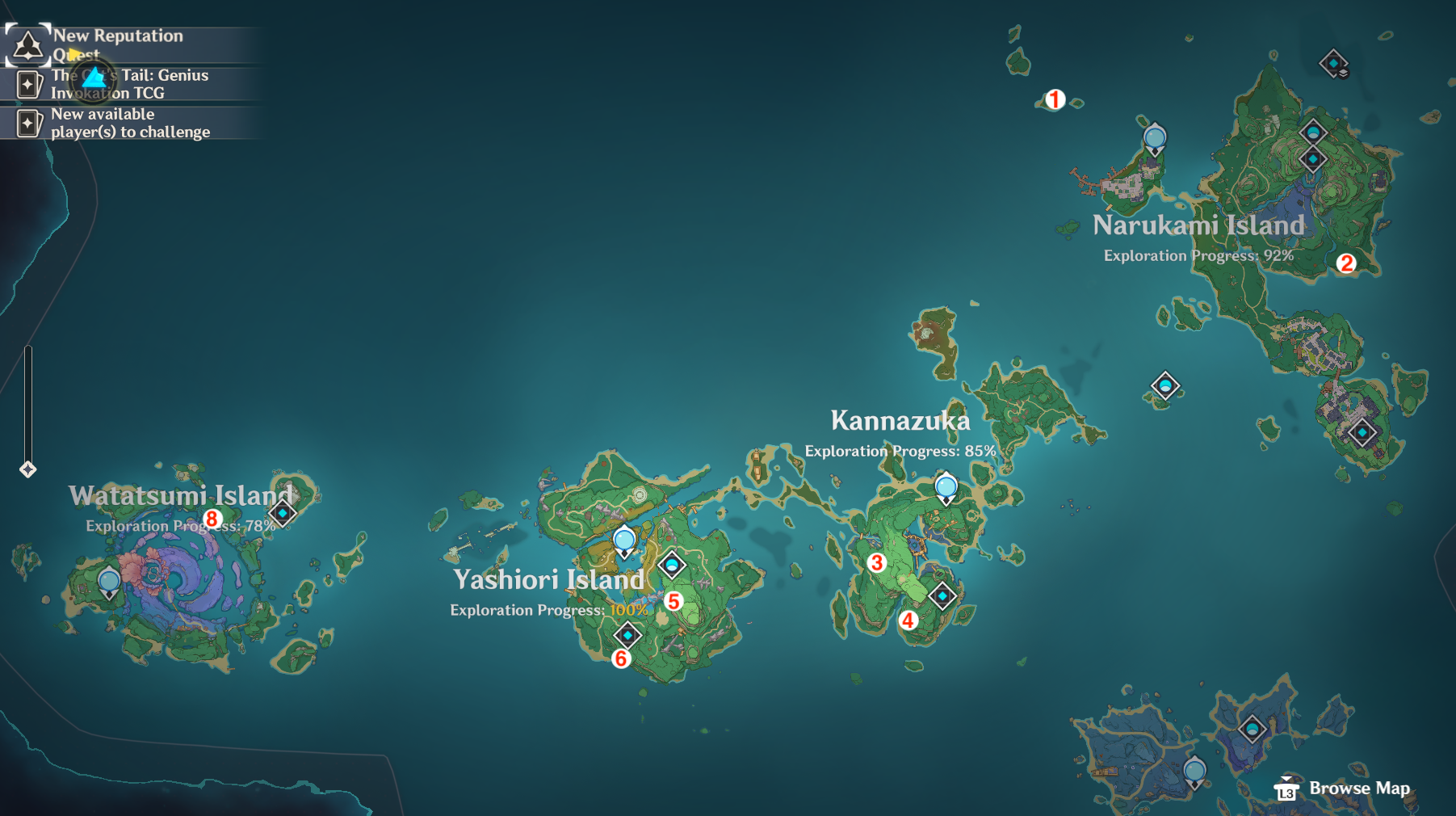The image size is (1456, 816).
Task: Select the domain icon south of Yashiori Island
Action: tap(629, 635)
